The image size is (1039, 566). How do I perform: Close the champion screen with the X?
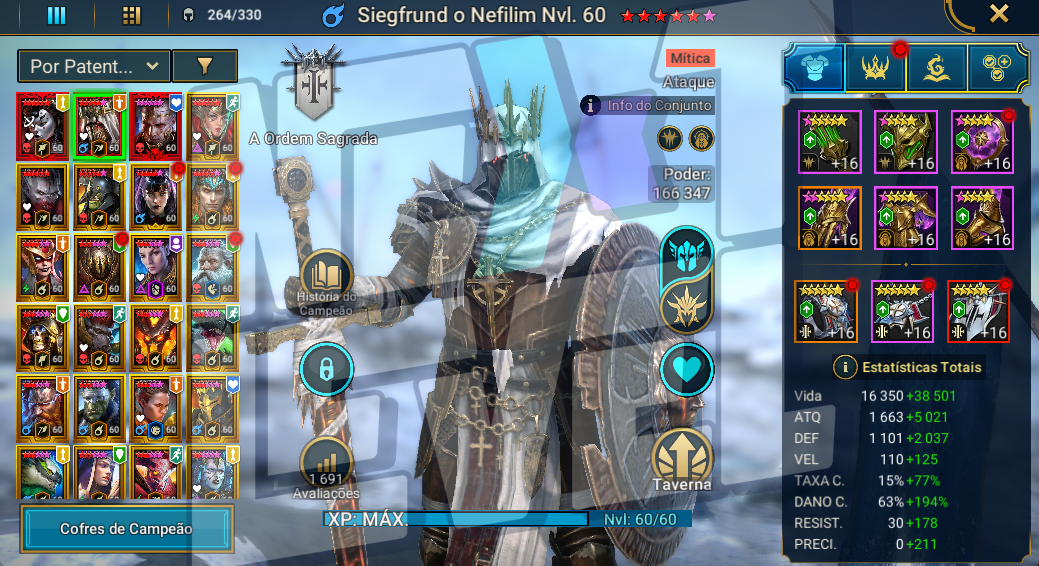pos(998,13)
